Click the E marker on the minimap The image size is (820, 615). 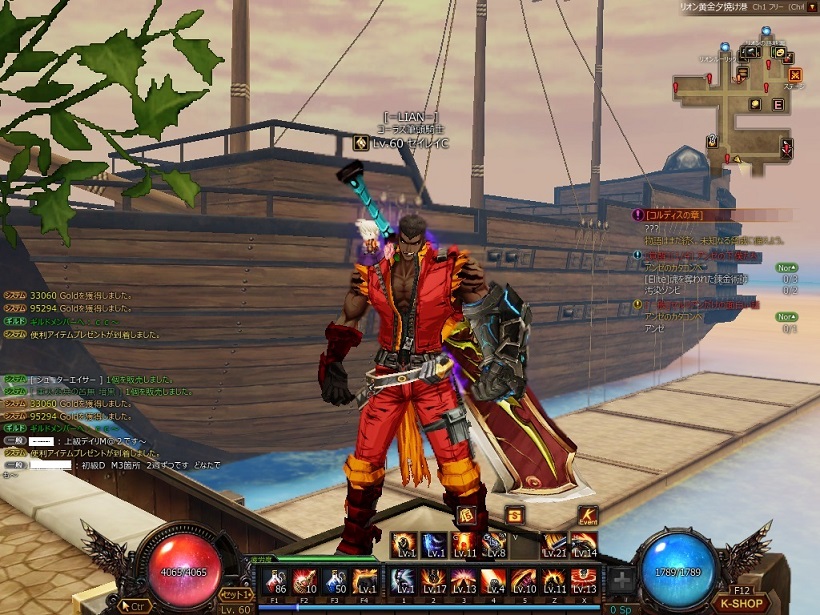pos(779,104)
